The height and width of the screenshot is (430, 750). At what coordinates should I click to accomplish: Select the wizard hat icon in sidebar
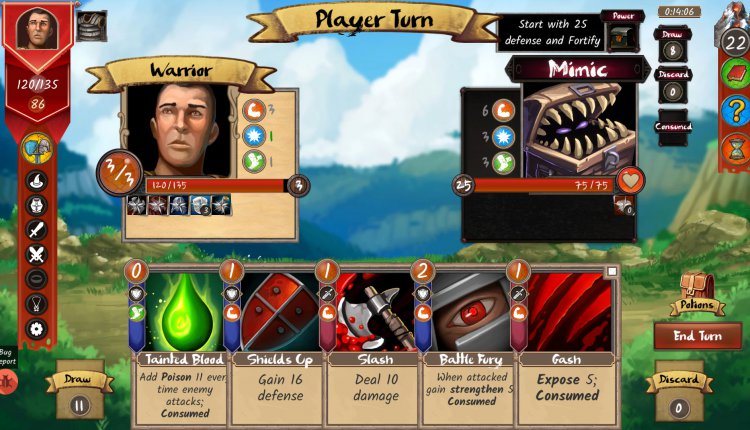(x=37, y=181)
